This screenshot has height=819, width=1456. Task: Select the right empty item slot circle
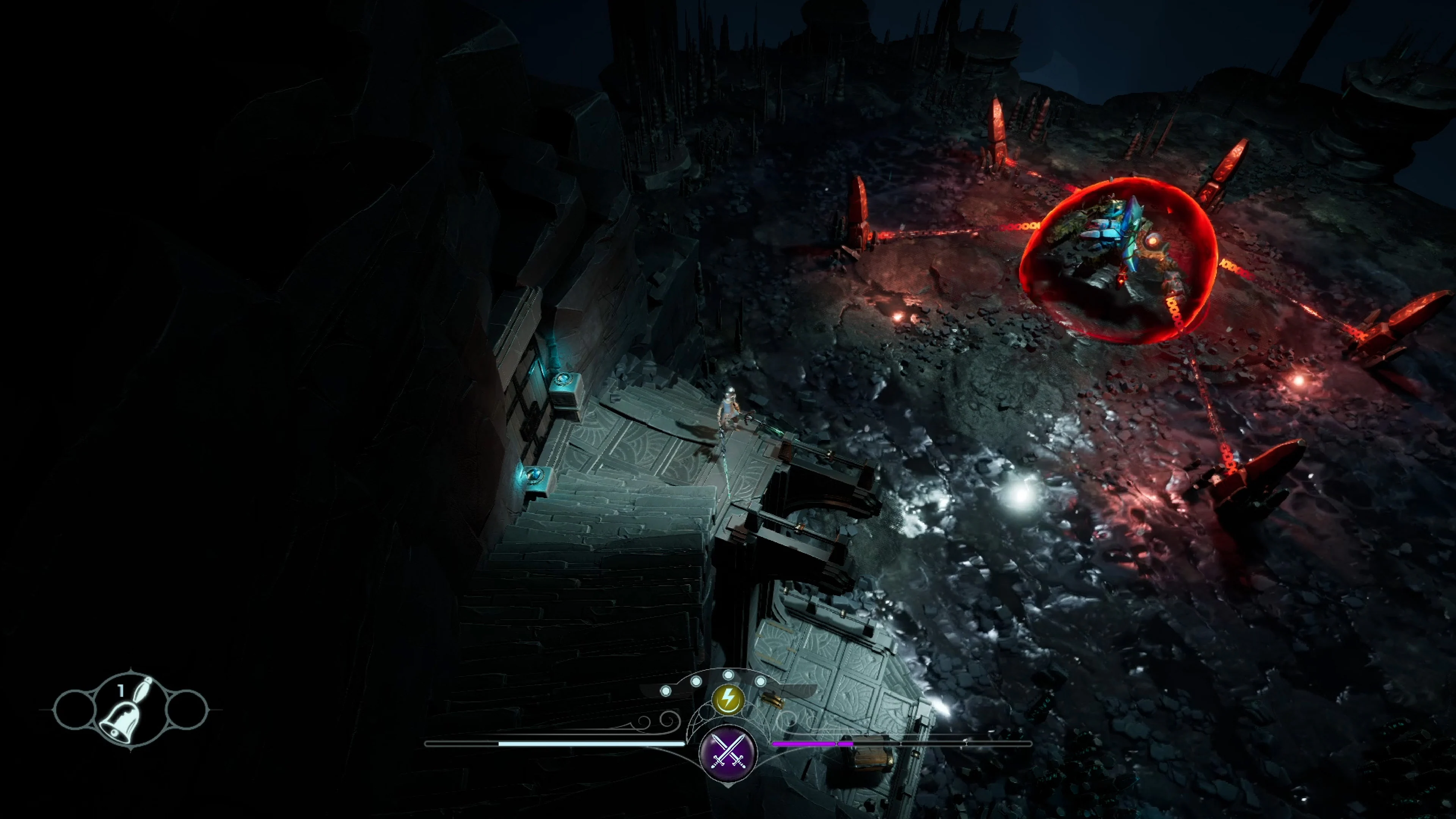click(188, 711)
